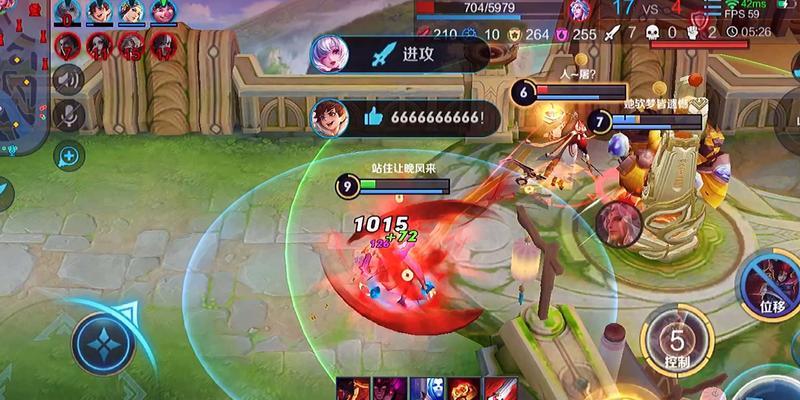Click the 666666666 thumbs-up chat message
The width and height of the screenshot is (800, 400).
pyautogui.click(x=405, y=118)
